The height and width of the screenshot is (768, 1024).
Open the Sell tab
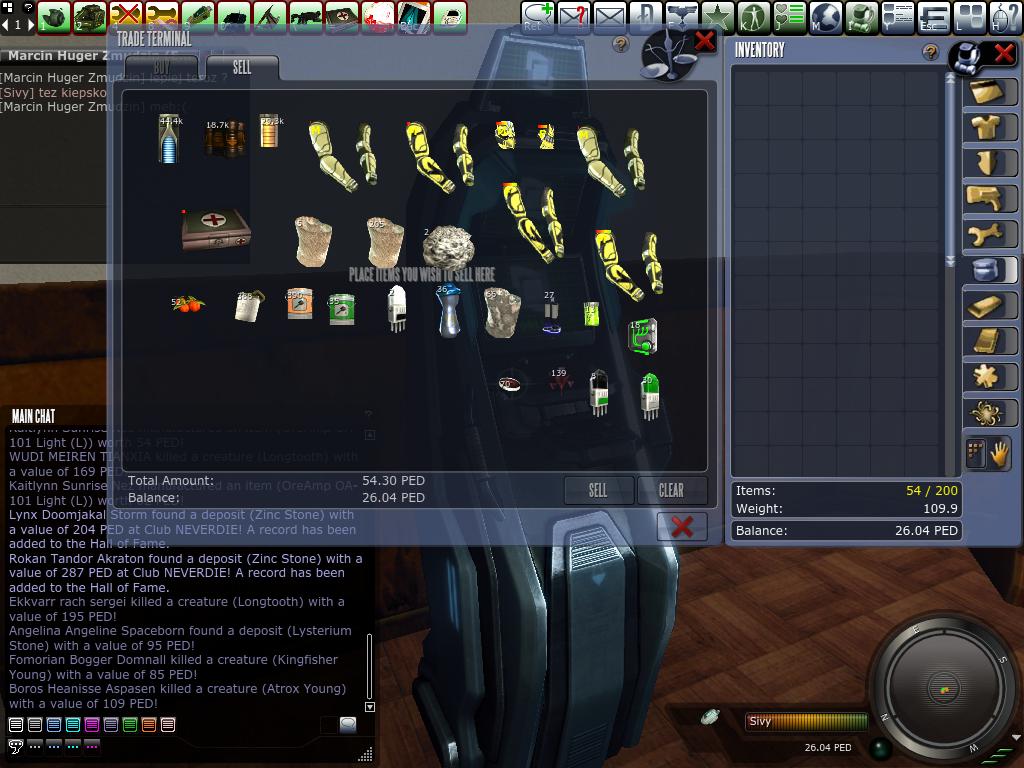pos(242,67)
